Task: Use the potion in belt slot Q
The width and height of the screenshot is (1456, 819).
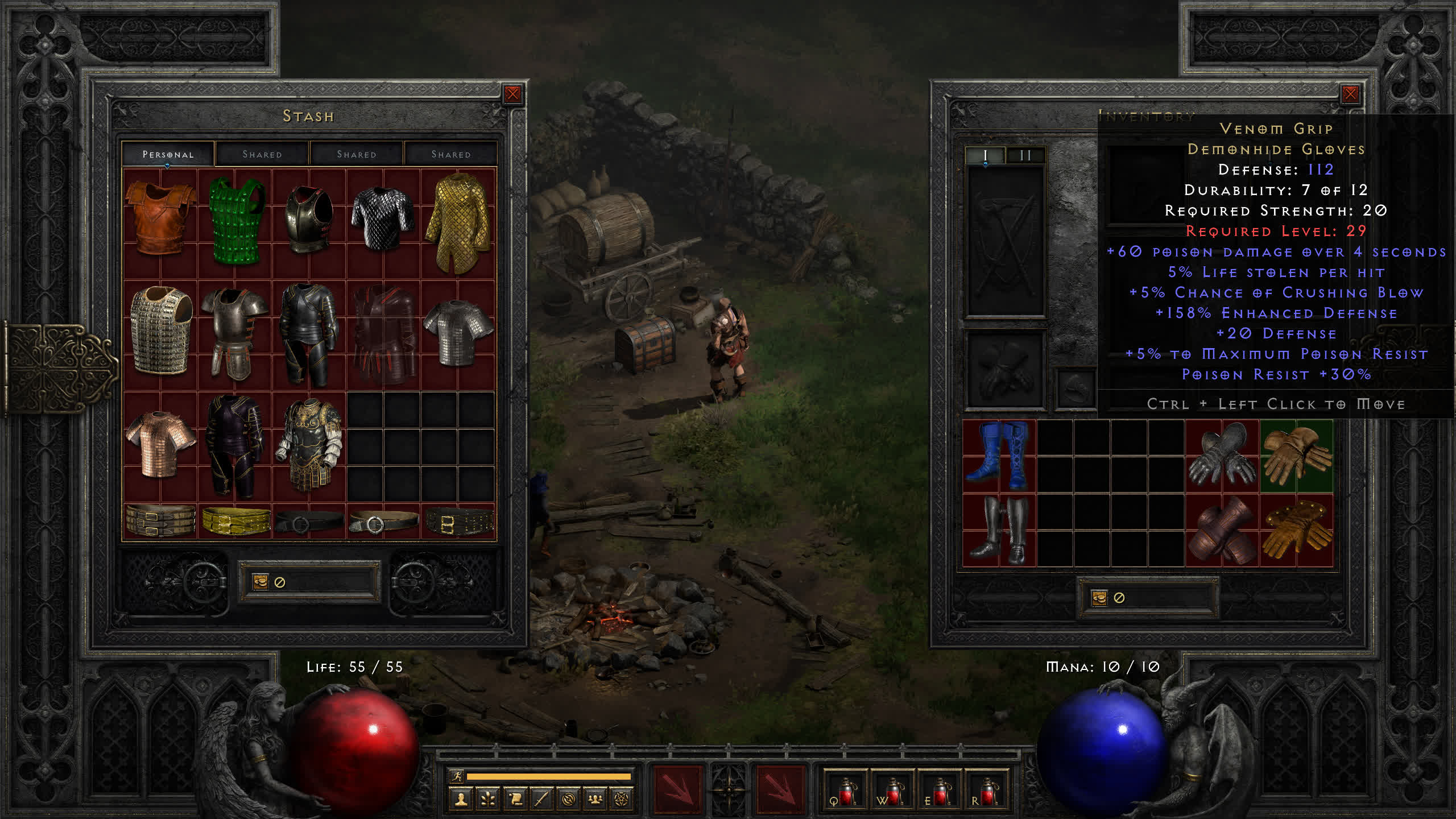Action: point(845,791)
